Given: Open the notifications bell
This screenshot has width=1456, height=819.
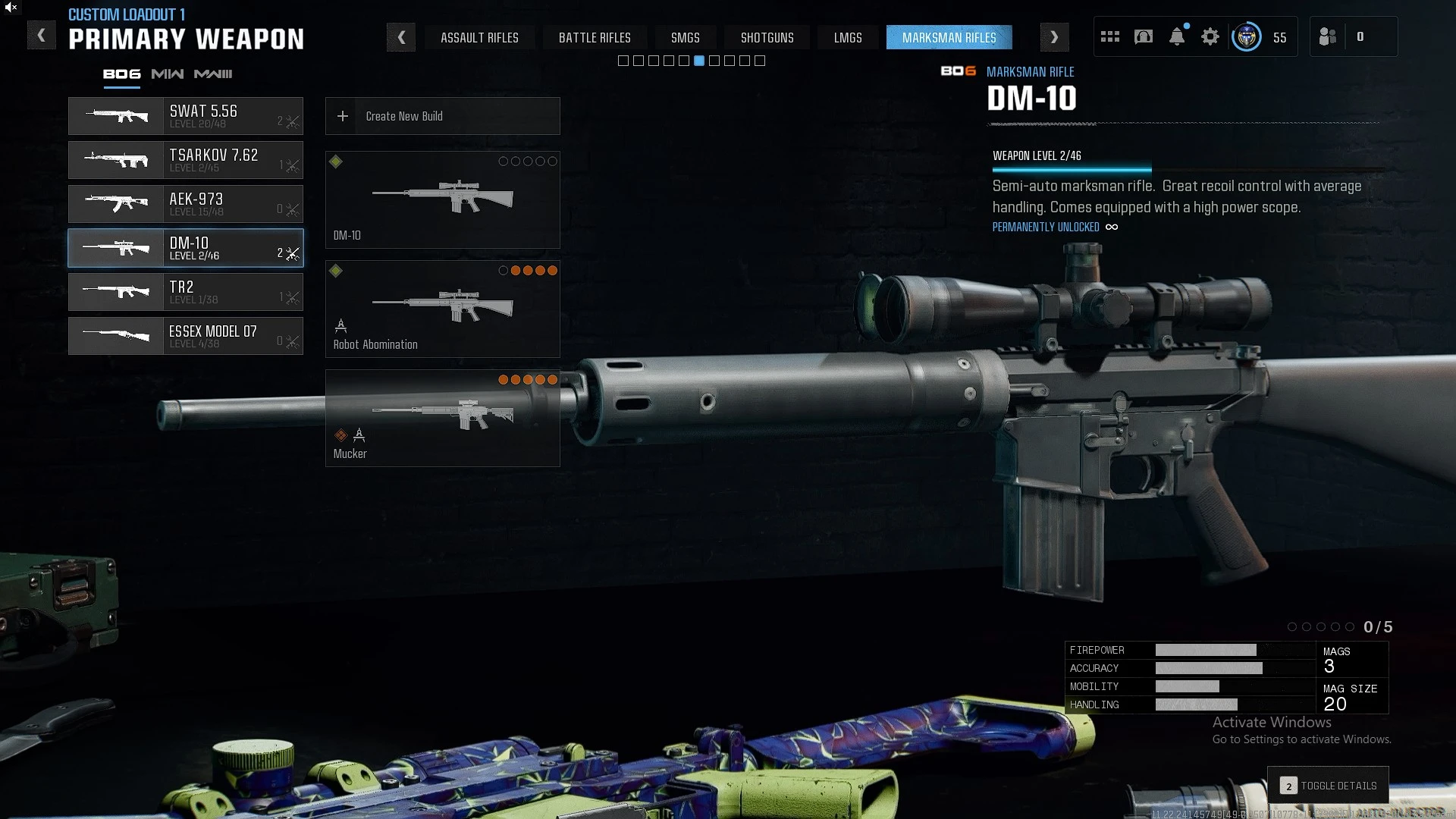Looking at the screenshot, I should (x=1176, y=36).
